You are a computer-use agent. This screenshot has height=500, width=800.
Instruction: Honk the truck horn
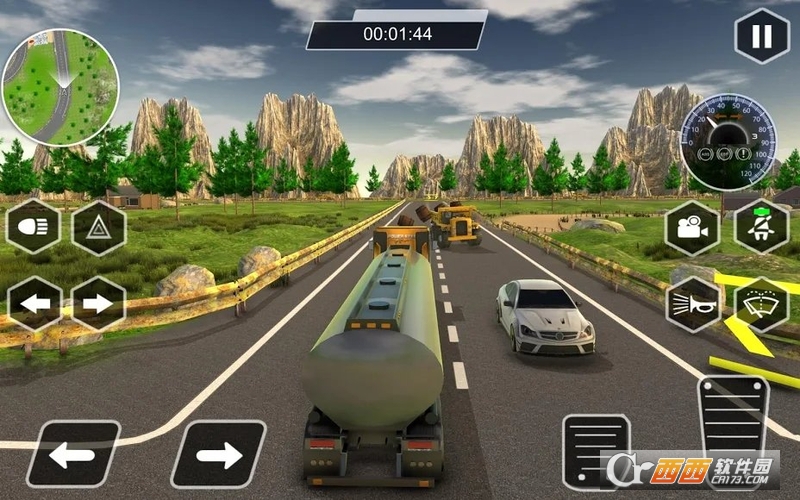click(x=692, y=302)
